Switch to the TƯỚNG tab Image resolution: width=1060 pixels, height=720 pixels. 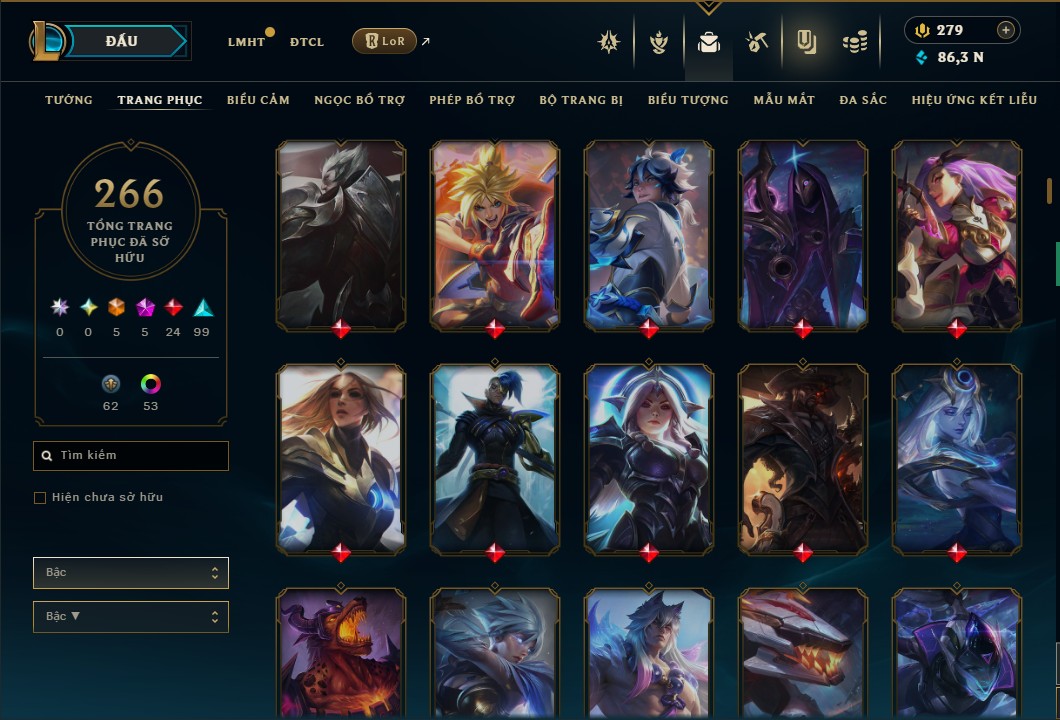click(x=69, y=100)
